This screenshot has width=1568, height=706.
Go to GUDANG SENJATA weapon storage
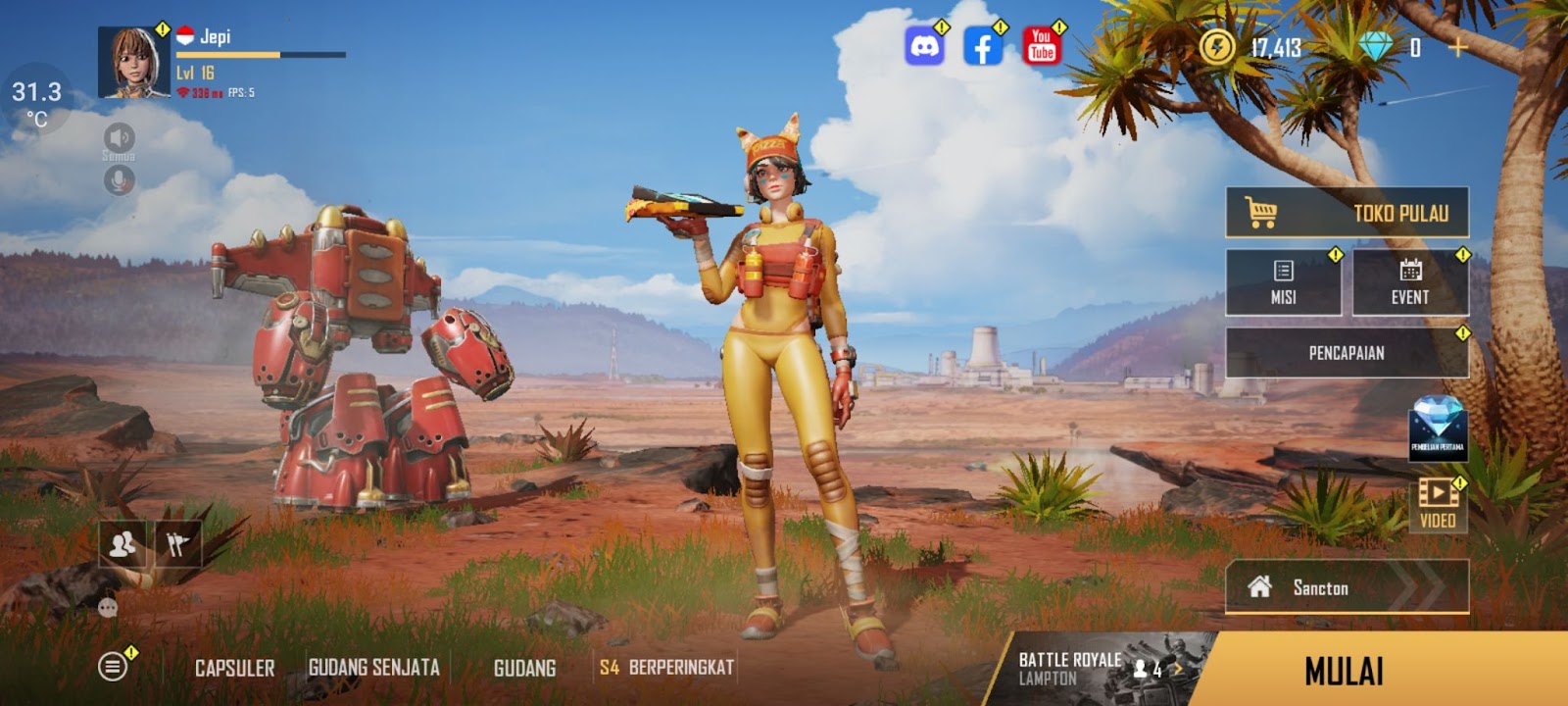tap(373, 668)
